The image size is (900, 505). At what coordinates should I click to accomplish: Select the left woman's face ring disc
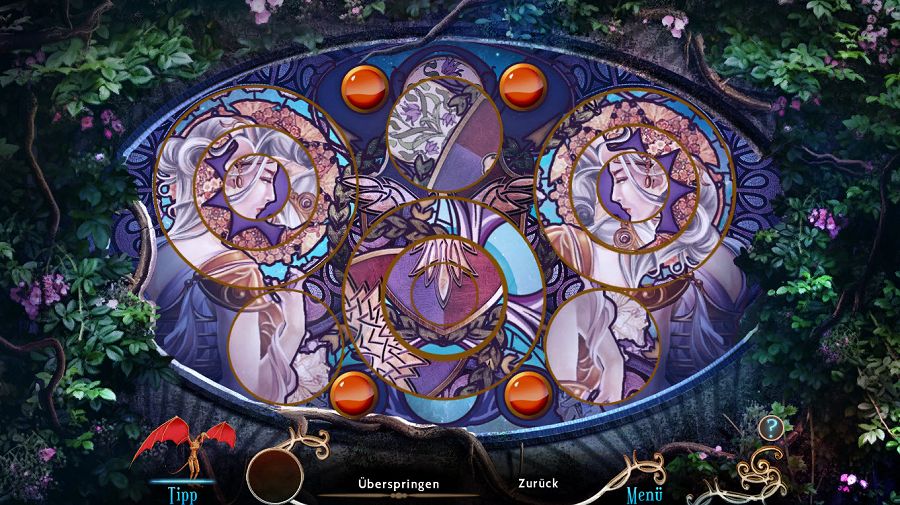coord(254,187)
